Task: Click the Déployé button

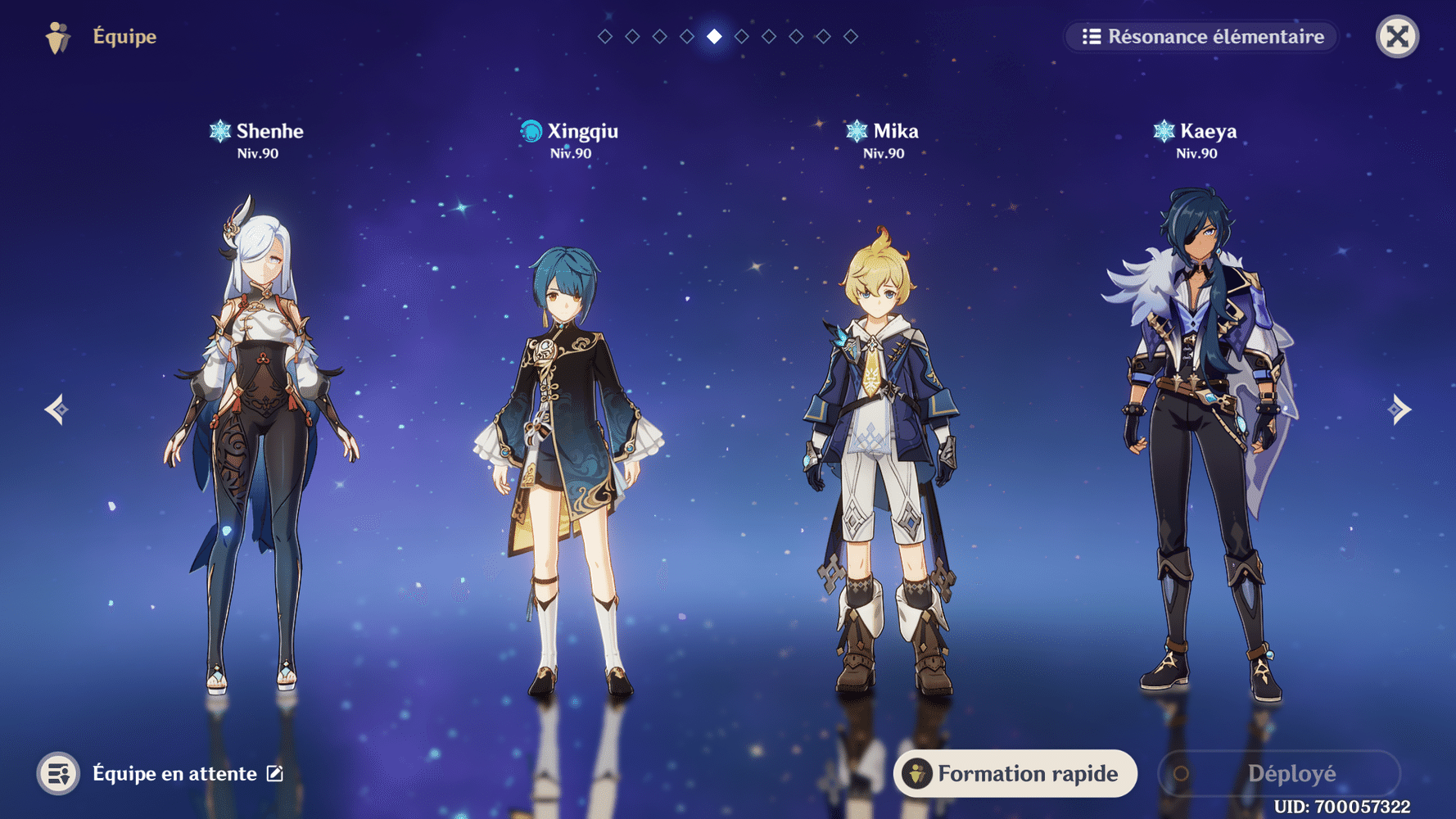Action: pos(1279,773)
